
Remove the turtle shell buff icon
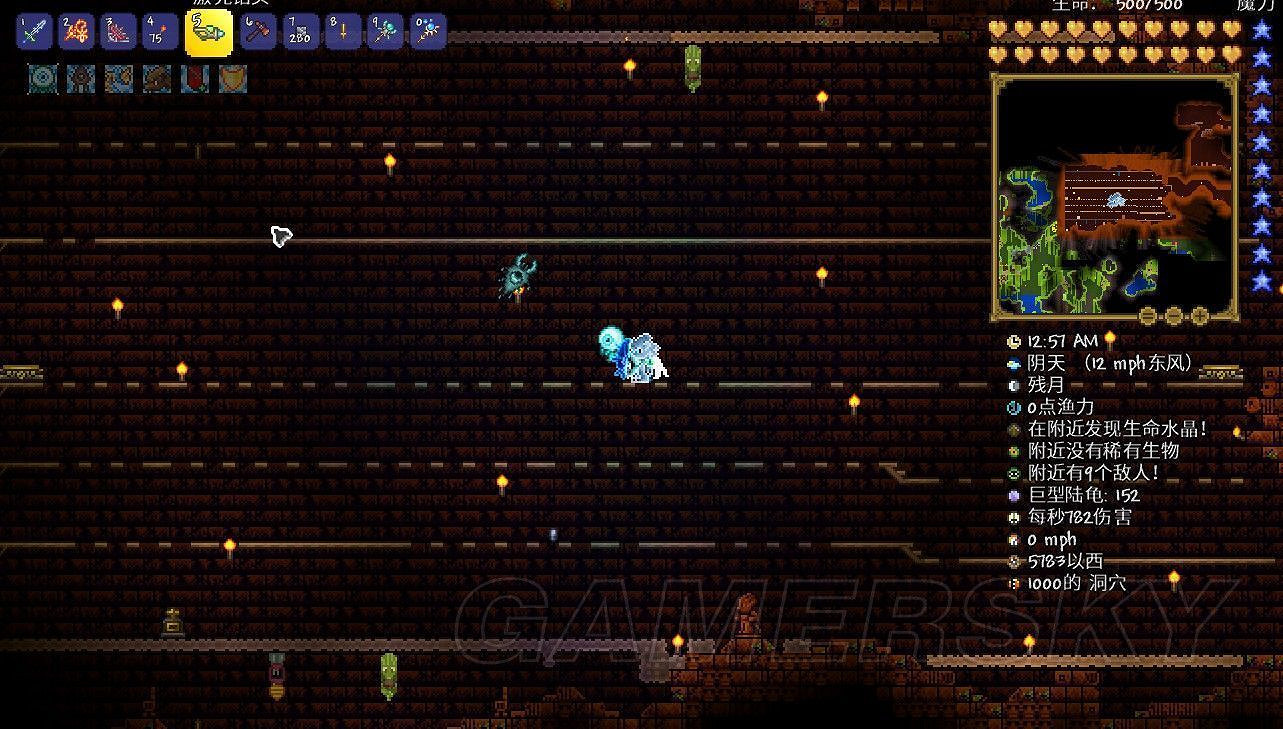pos(232,79)
